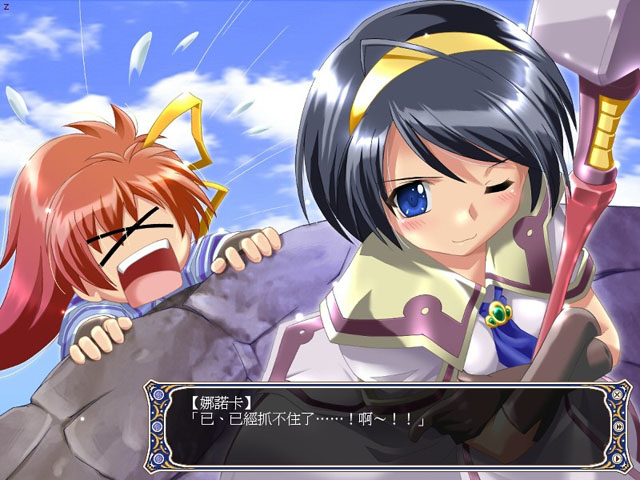This screenshot has width=640, height=480.
Task: Start auto-play with the play arrow button
Action: click(617, 458)
